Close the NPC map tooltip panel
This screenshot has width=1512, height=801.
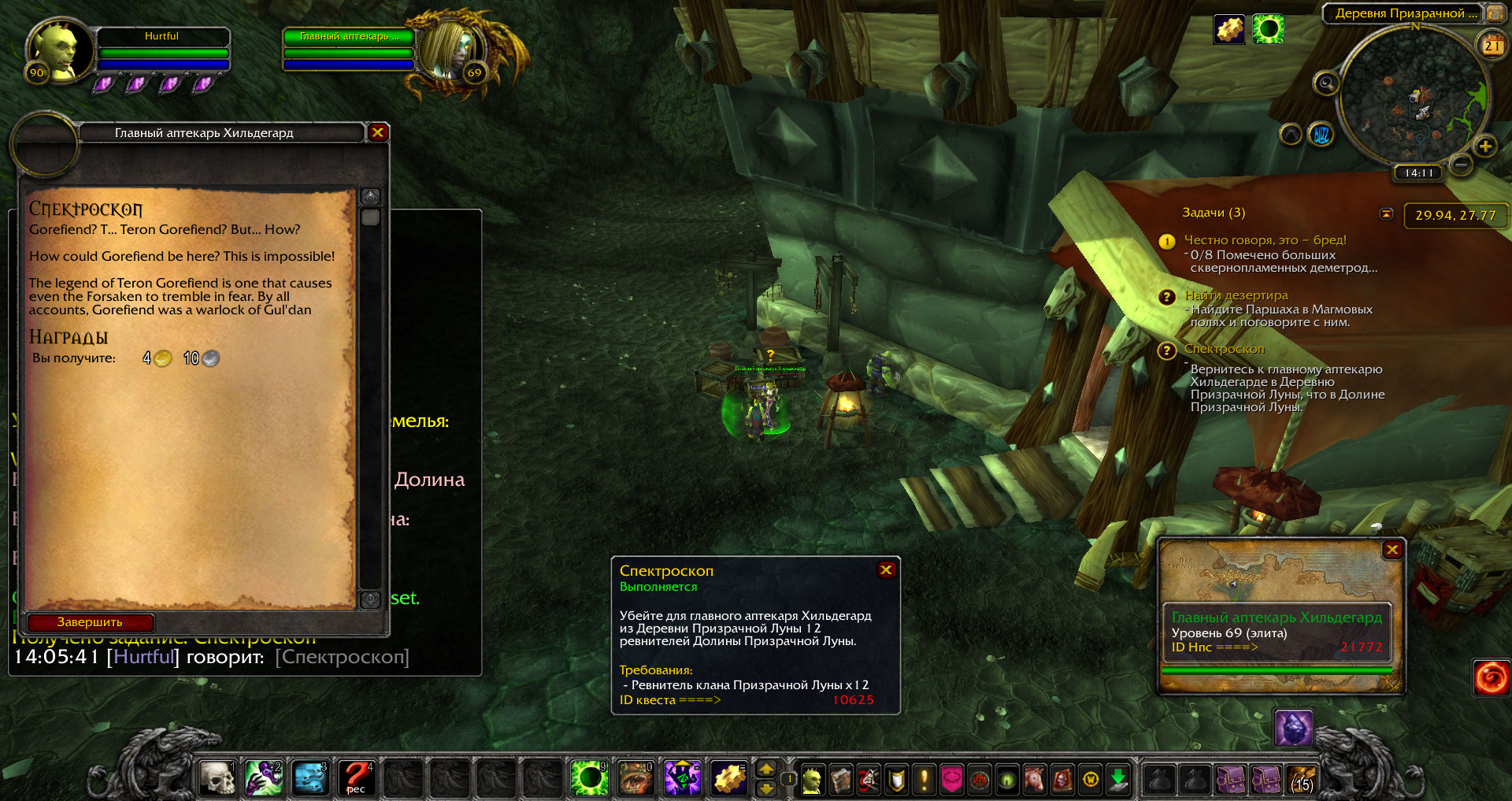tap(1392, 550)
